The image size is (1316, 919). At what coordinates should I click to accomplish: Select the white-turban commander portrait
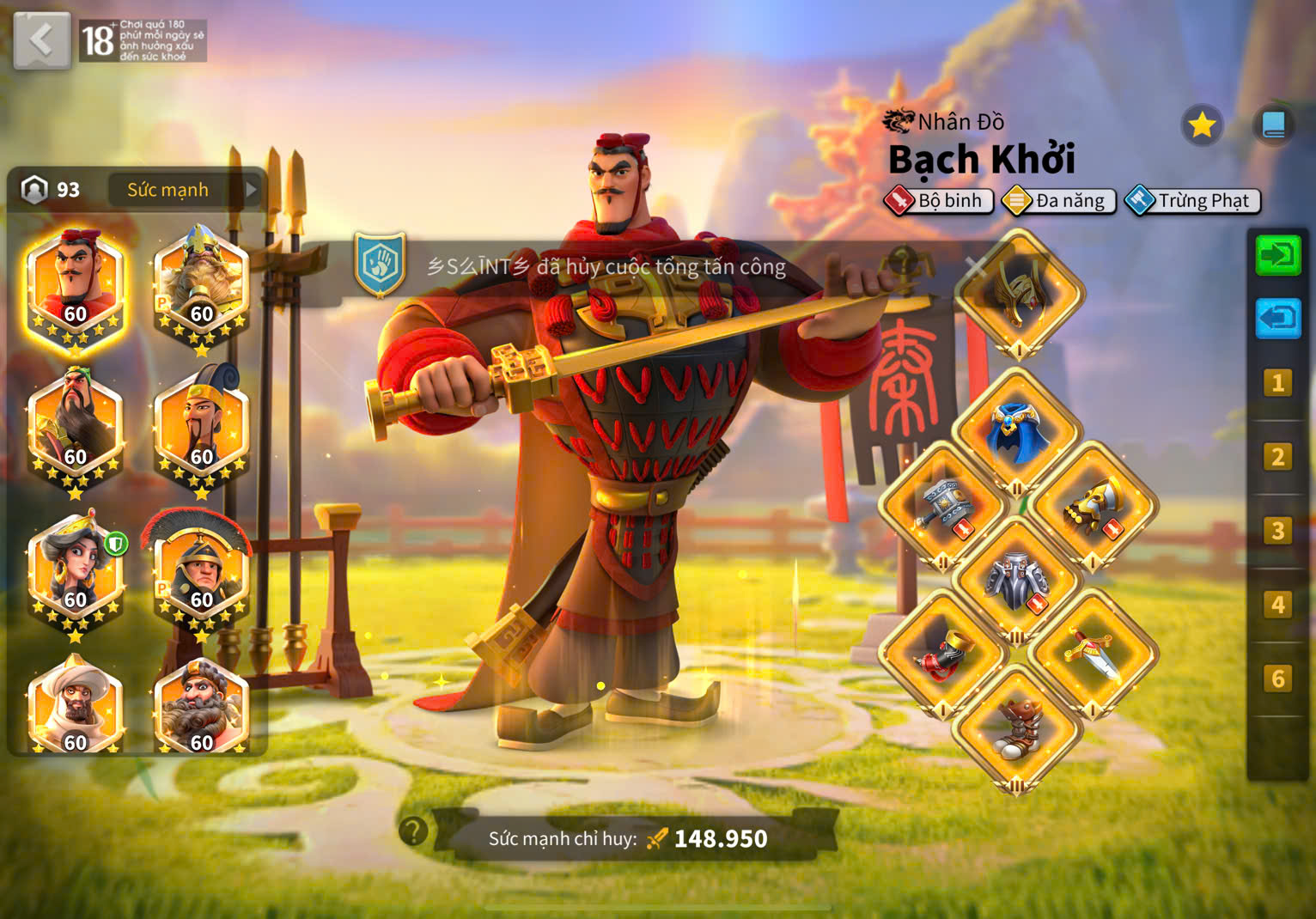[x=76, y=706]
